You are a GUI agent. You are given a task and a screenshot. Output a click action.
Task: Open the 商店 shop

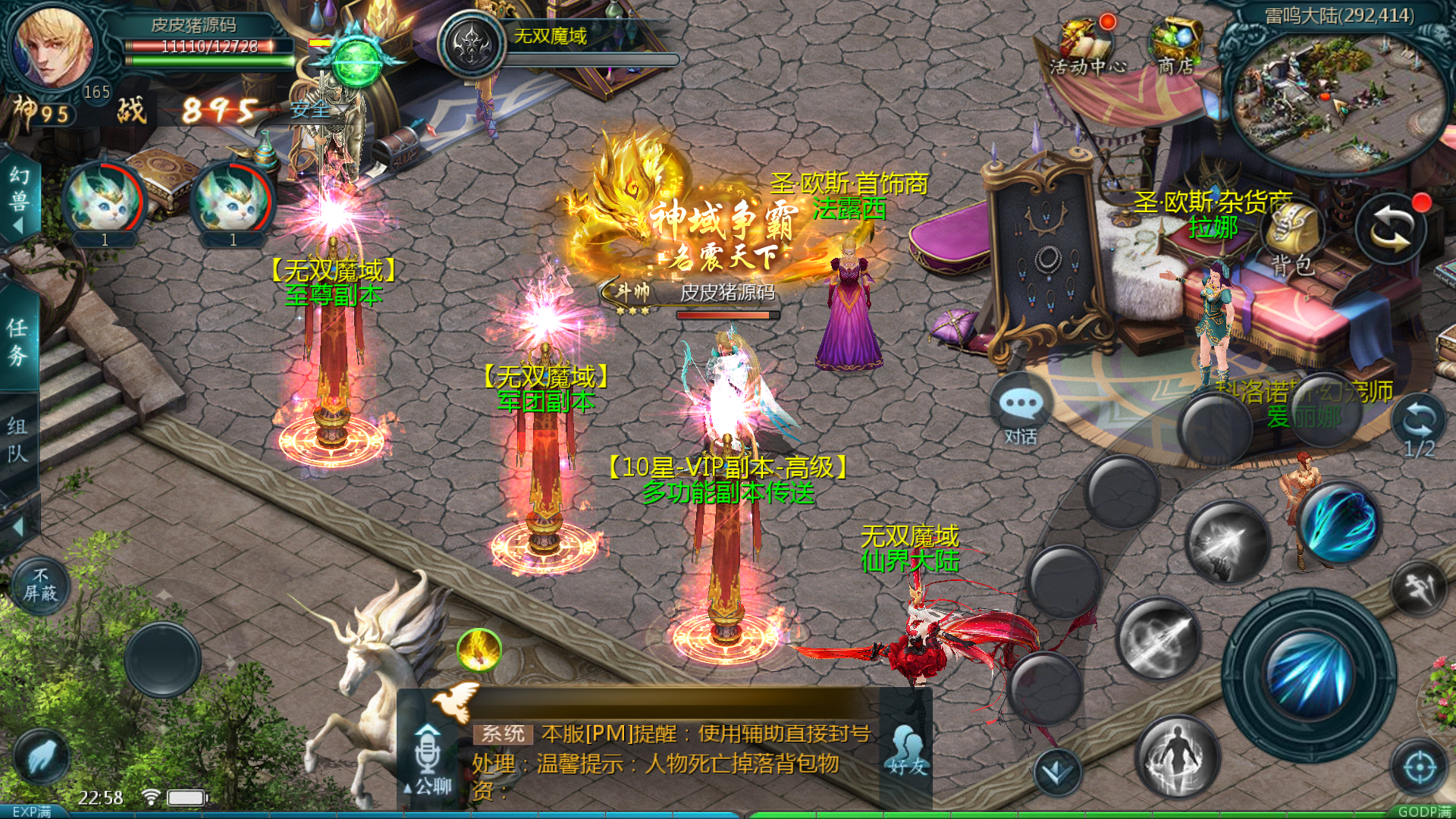(1175, 45)
